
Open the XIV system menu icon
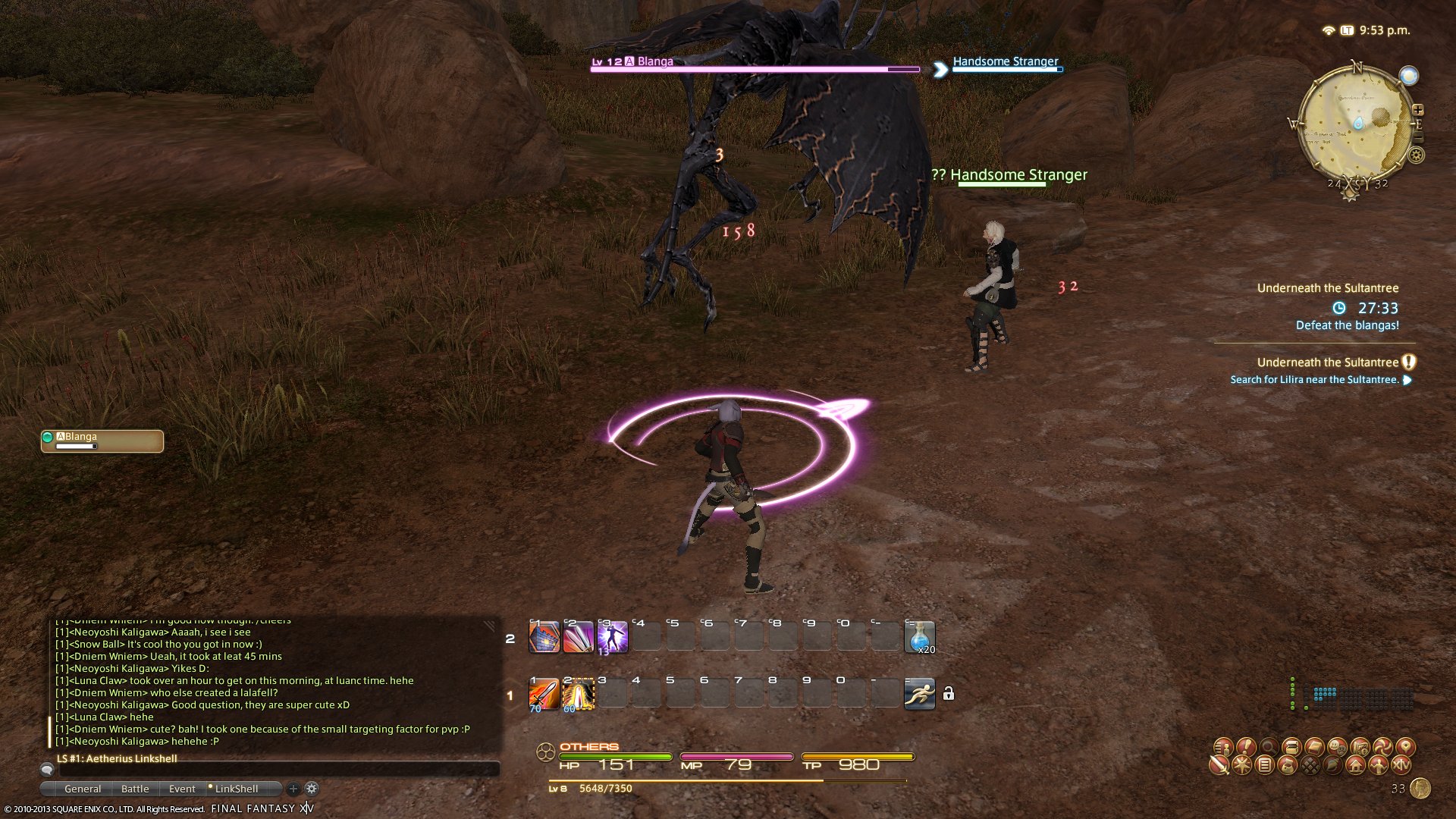[x=1401, y=765]
